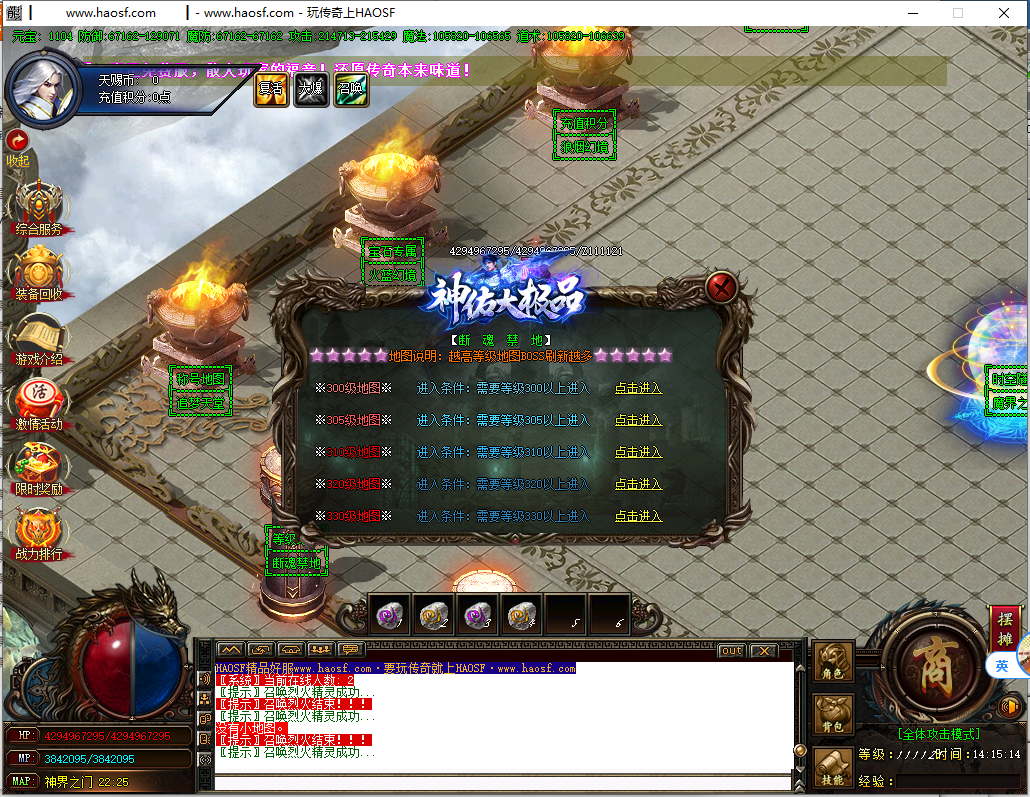Open the 激情活动 events icon

(38, 402)
